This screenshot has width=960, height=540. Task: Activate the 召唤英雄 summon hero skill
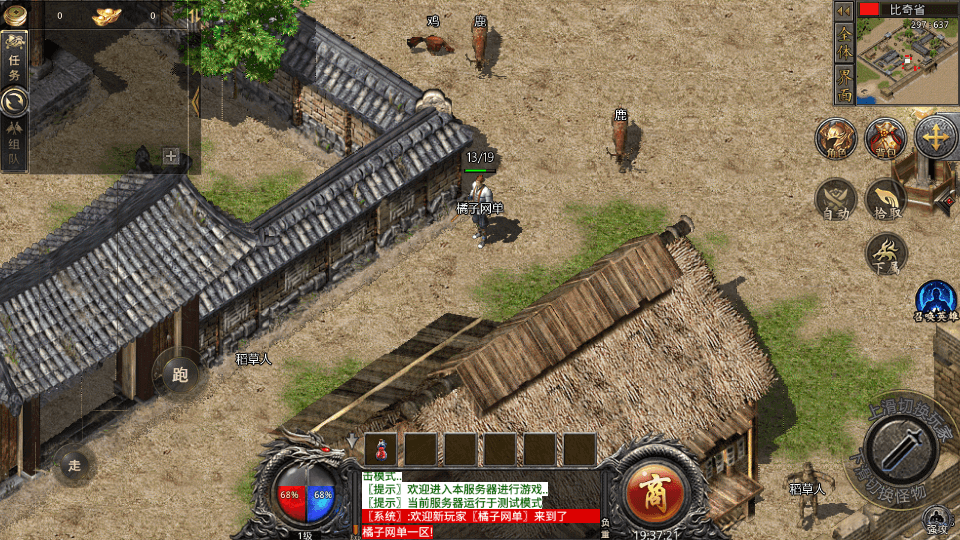[x=937, y=300]
